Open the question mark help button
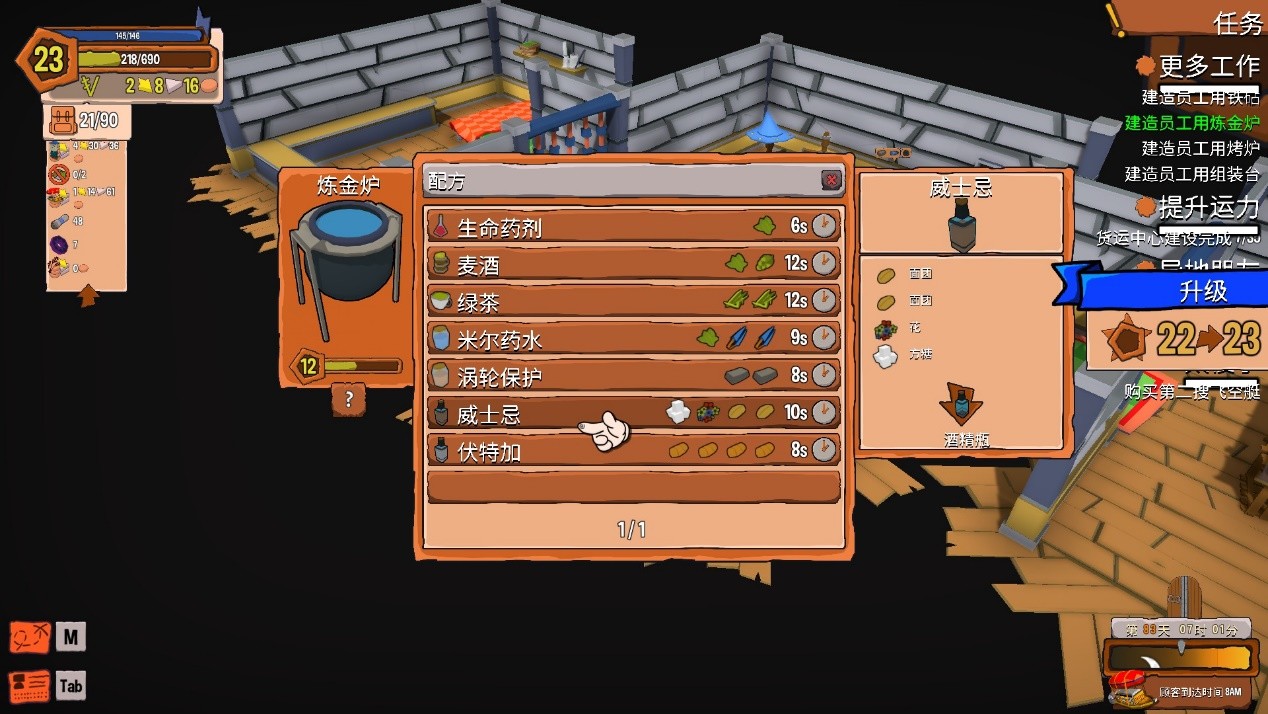 348,400
